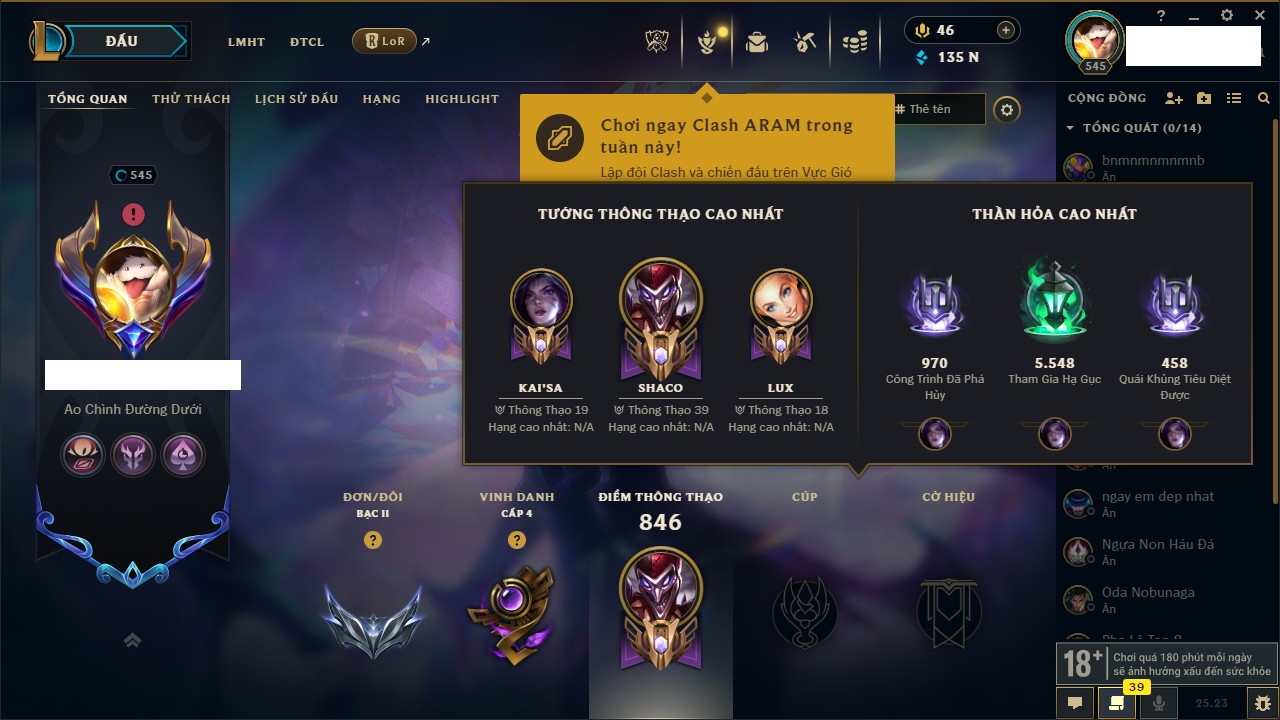The width and height of the screenshot is (1280, 720).
Task: Collapse the TỔNG QUÁT friends group
Action: click(x=1070, y=128)
